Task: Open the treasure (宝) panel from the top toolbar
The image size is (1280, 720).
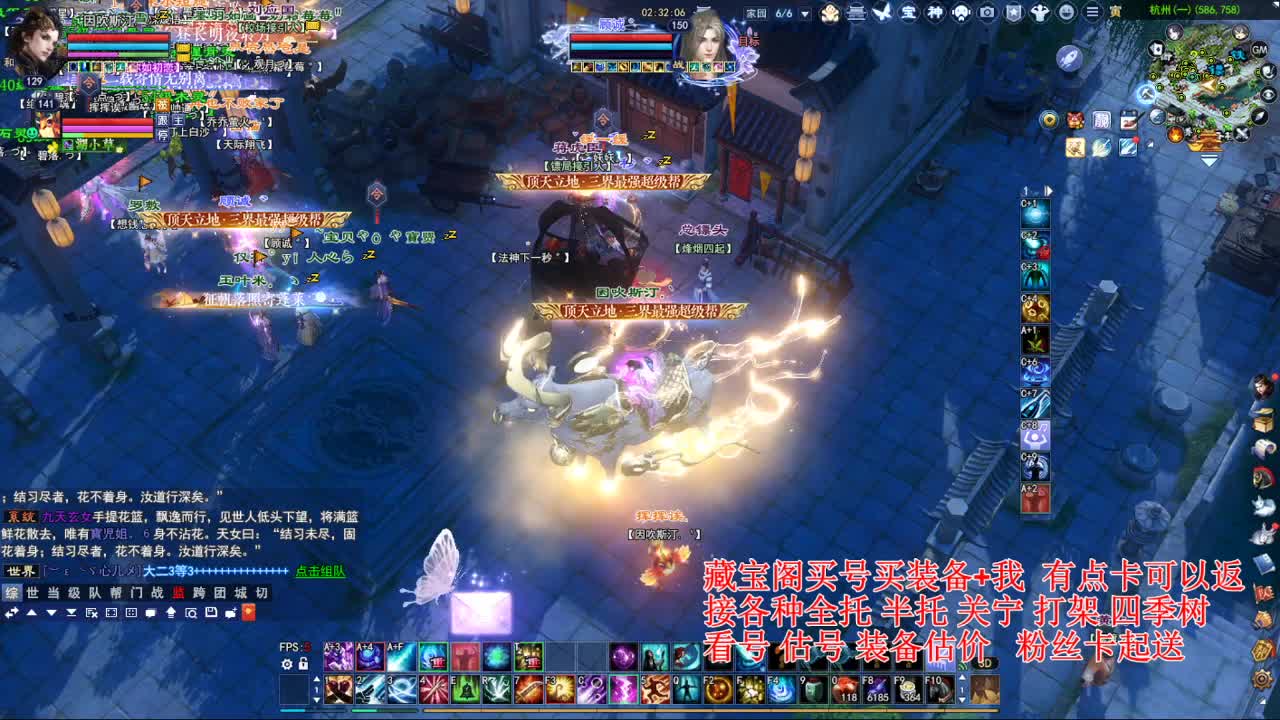Action: pos(907,14)
